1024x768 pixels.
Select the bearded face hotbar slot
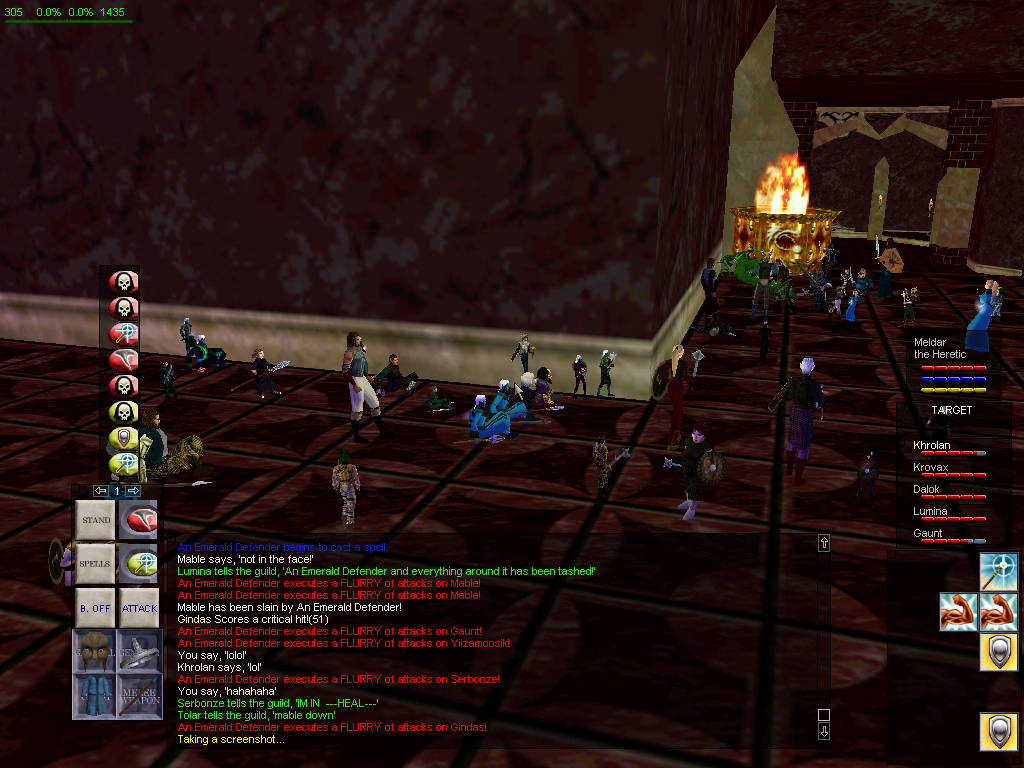tap(96, 650)
